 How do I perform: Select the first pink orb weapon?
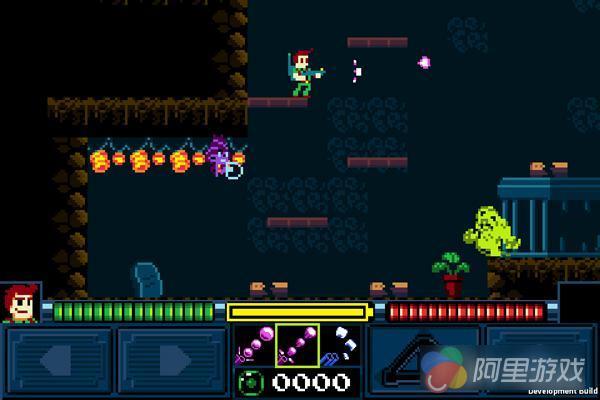click(x=254, y=344)
